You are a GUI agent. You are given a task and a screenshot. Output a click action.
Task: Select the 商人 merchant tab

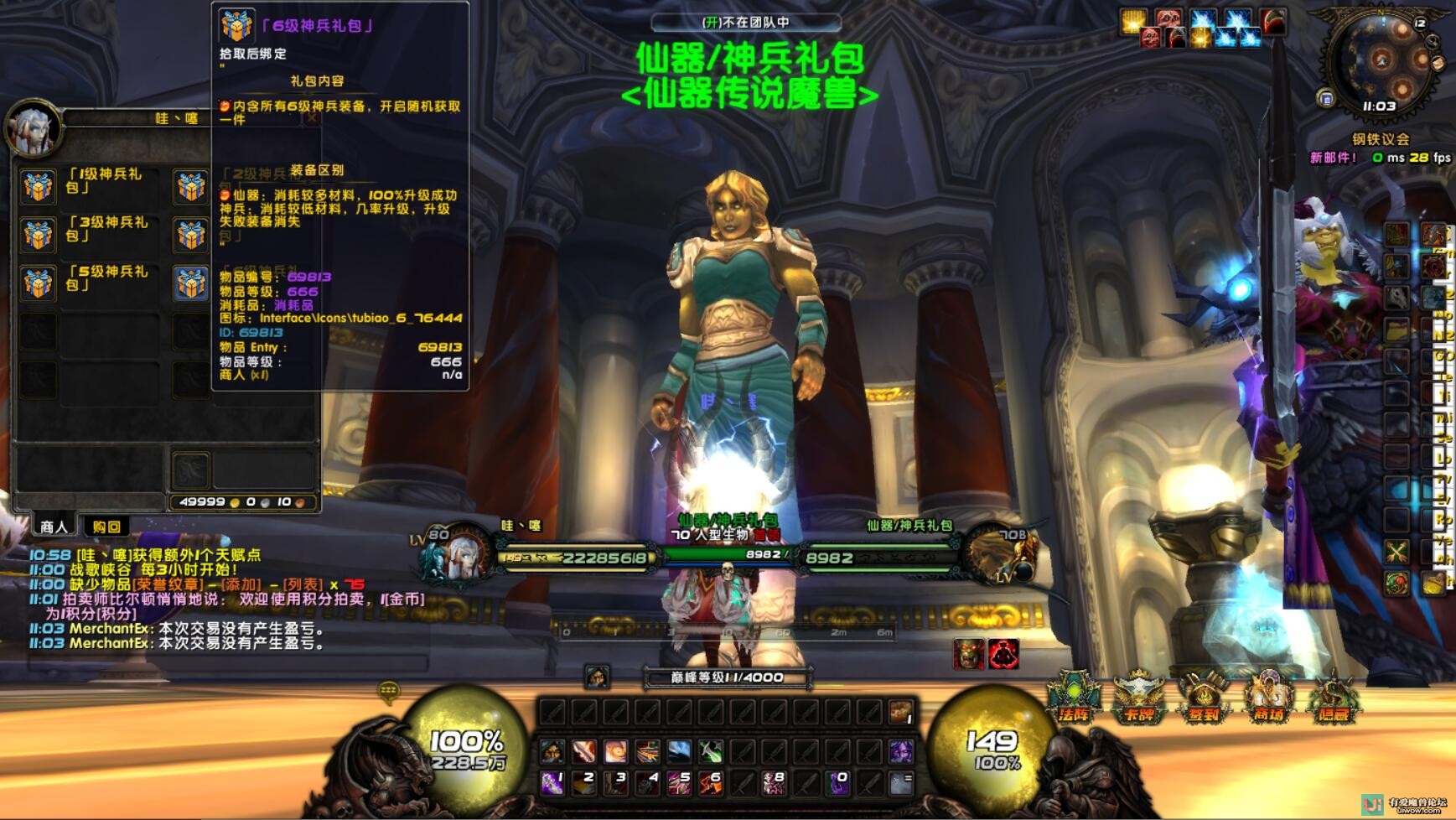click(x=54, y=527)
